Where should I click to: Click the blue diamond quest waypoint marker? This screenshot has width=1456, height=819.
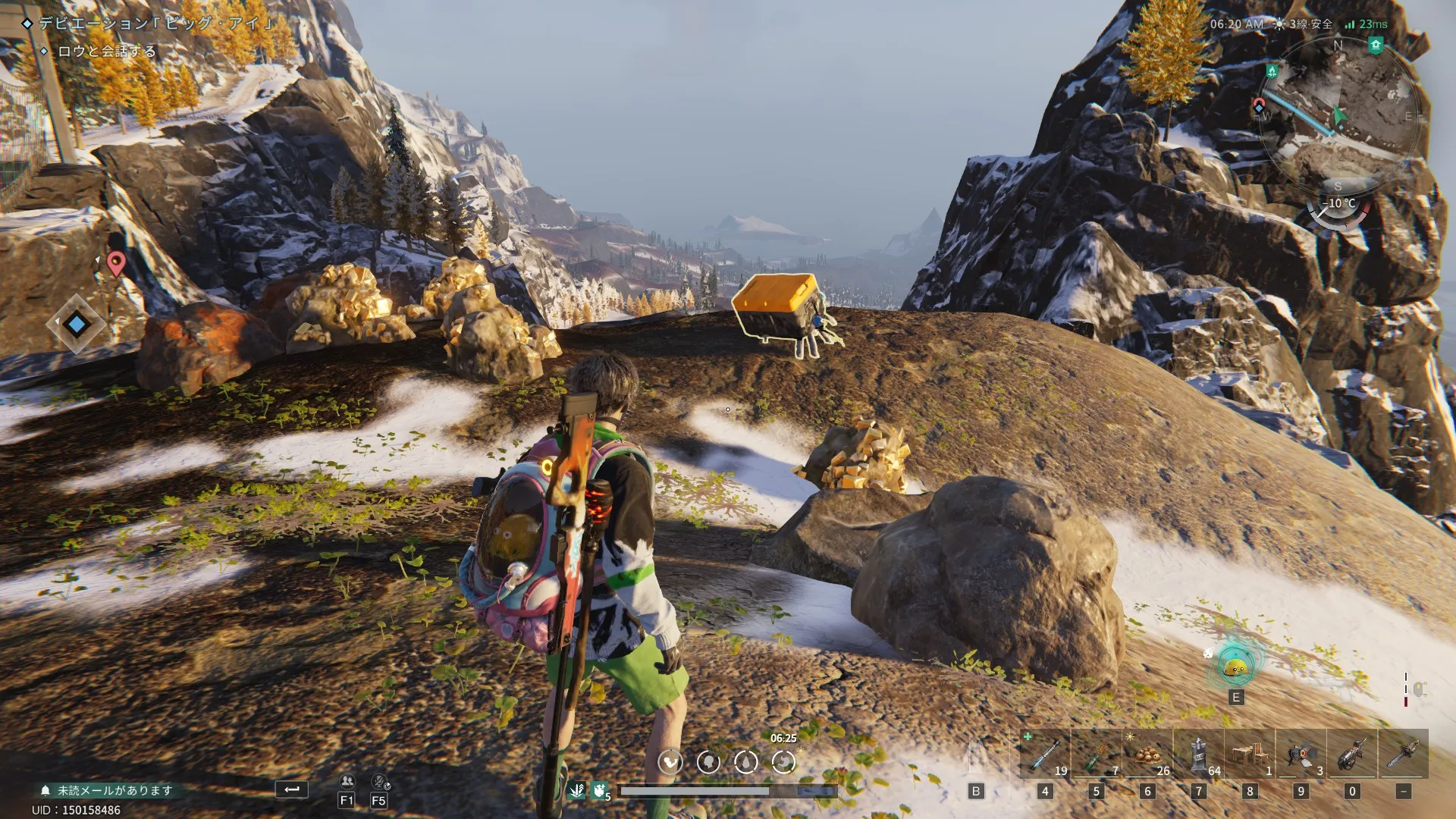(x=76, y=325)
